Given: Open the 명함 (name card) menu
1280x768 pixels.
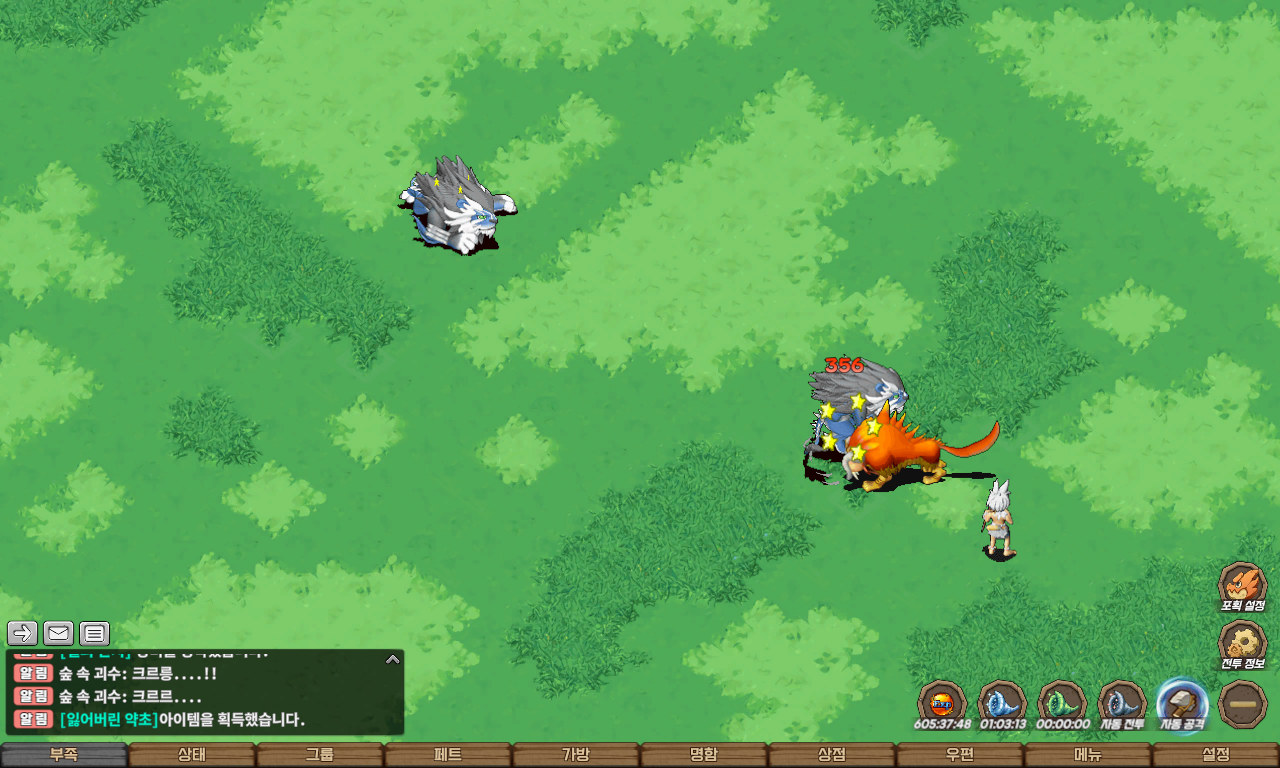Looking at the screenshot, I should 704,755.
